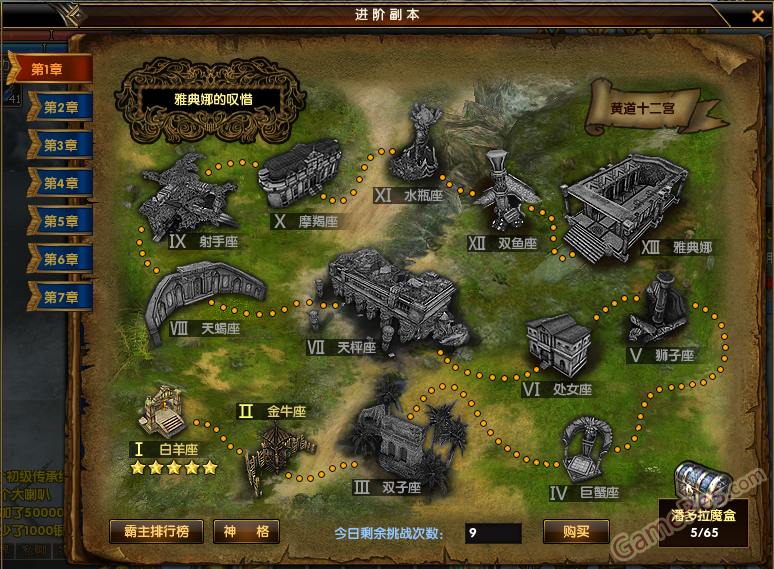The width and height of the screenshot is (774, 569).
Task: Switch to the 第2章 chapter tab
Action: pyautogui.click(x=60, y=107)
